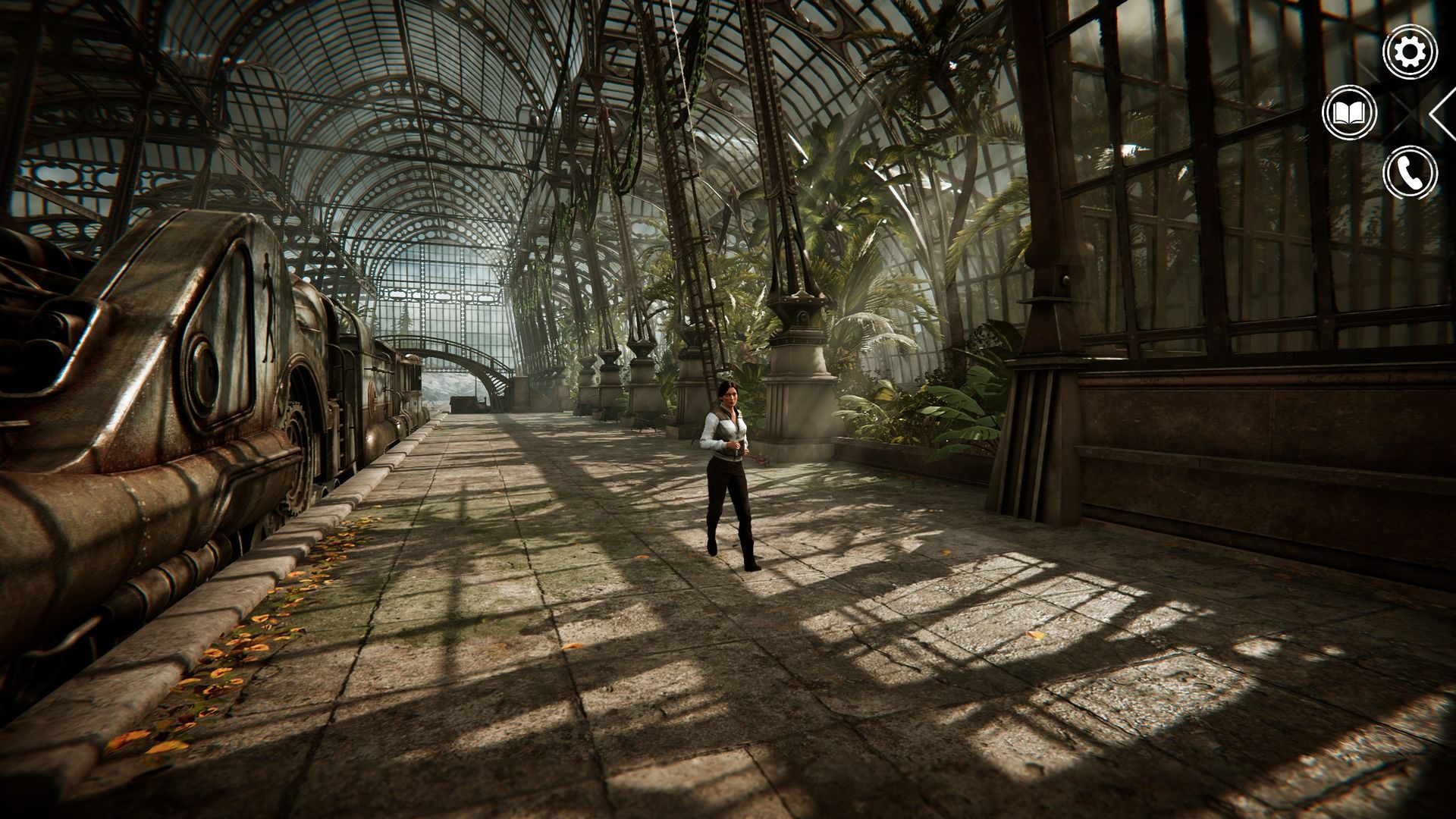The height and width of the screenshot is (819, 1456).
Task: Collapse the side menu arrow
Action: [1442, 114]
